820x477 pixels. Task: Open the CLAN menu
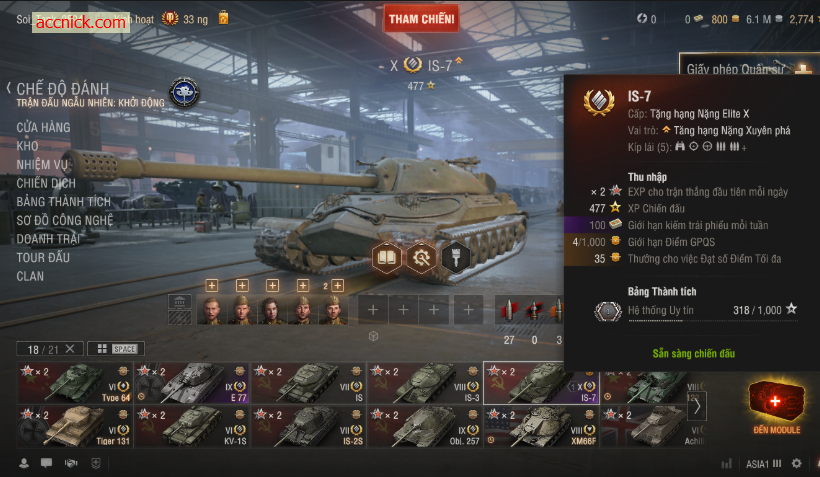30,276
